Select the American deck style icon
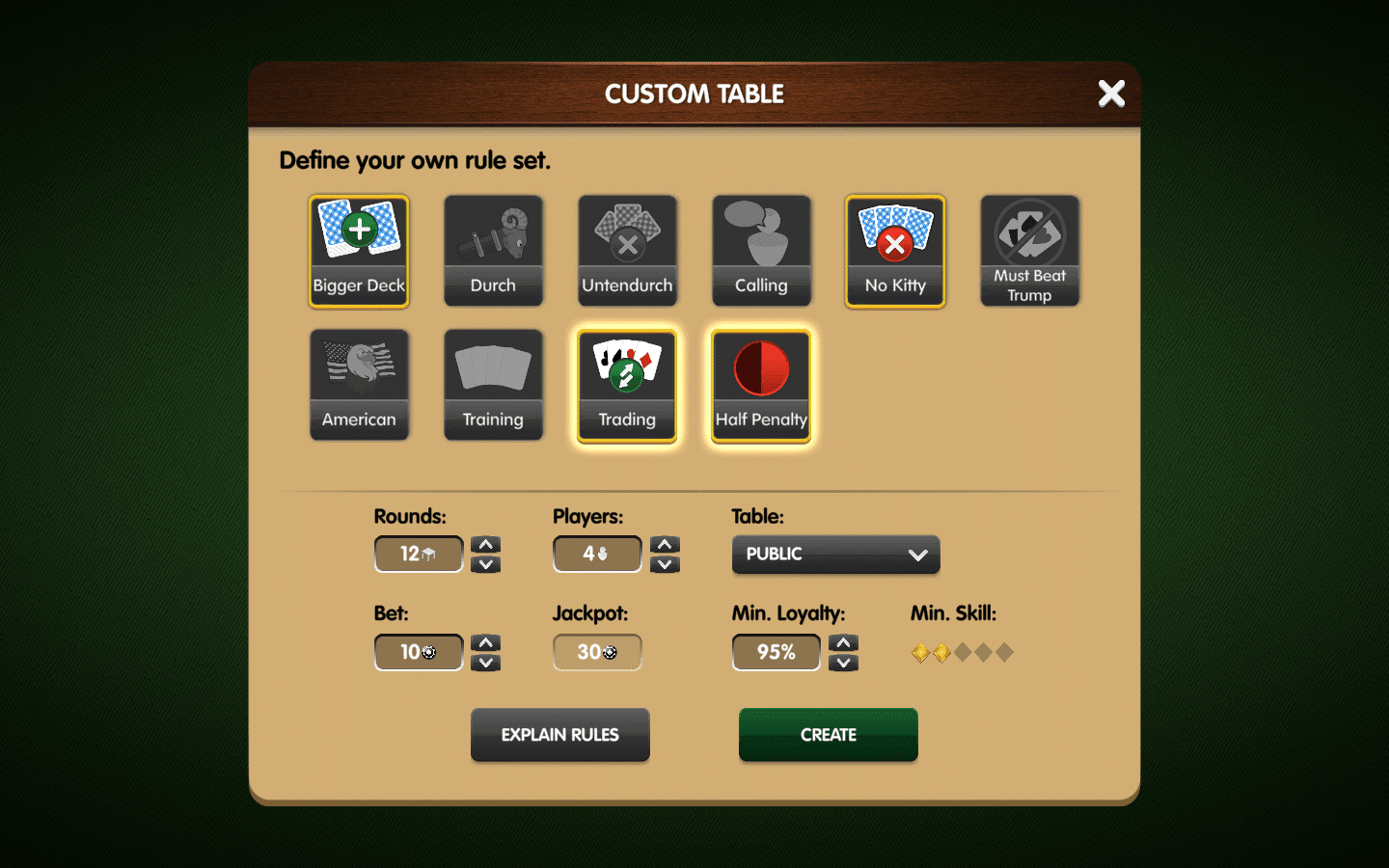This screenshot has height=868, width=1389. coord(358,385)
